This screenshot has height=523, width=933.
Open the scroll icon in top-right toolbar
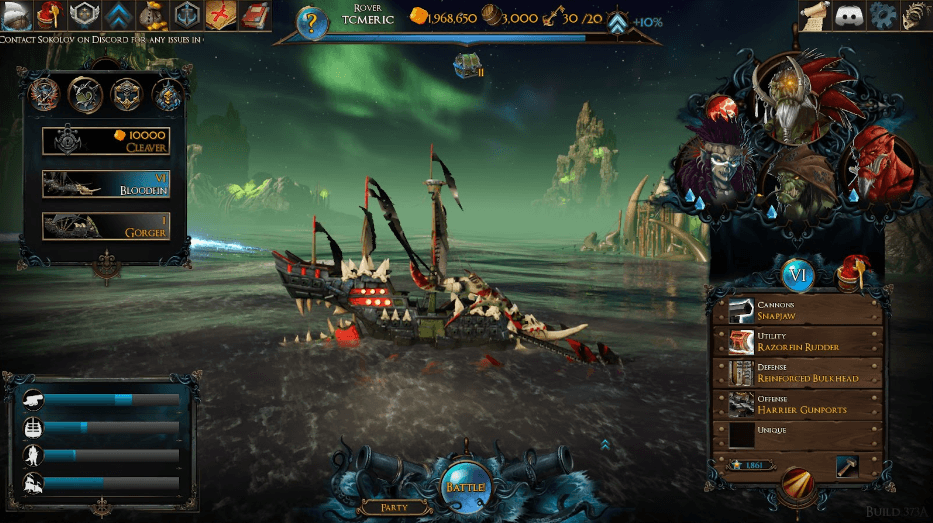pos(815,15)
